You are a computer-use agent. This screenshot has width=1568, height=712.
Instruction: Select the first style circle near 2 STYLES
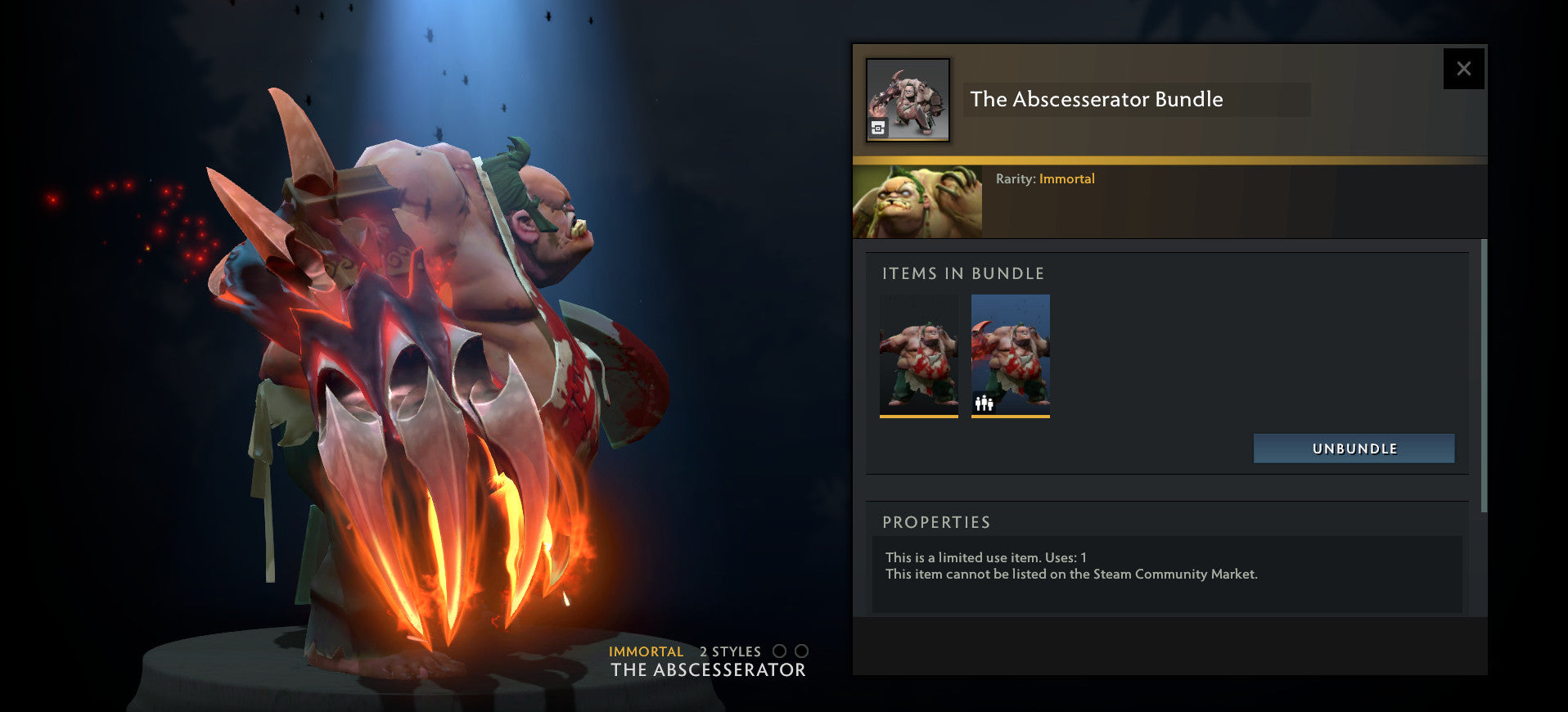tap(778, 651)
